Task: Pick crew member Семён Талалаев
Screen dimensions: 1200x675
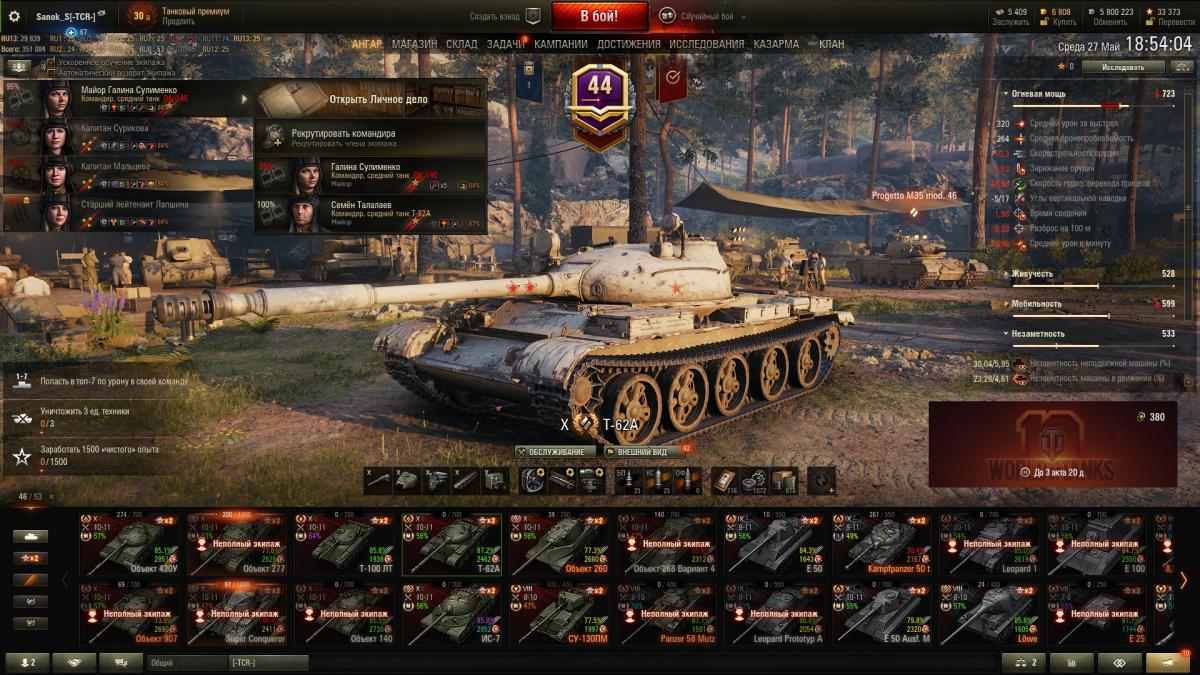Action: [370, 213]
